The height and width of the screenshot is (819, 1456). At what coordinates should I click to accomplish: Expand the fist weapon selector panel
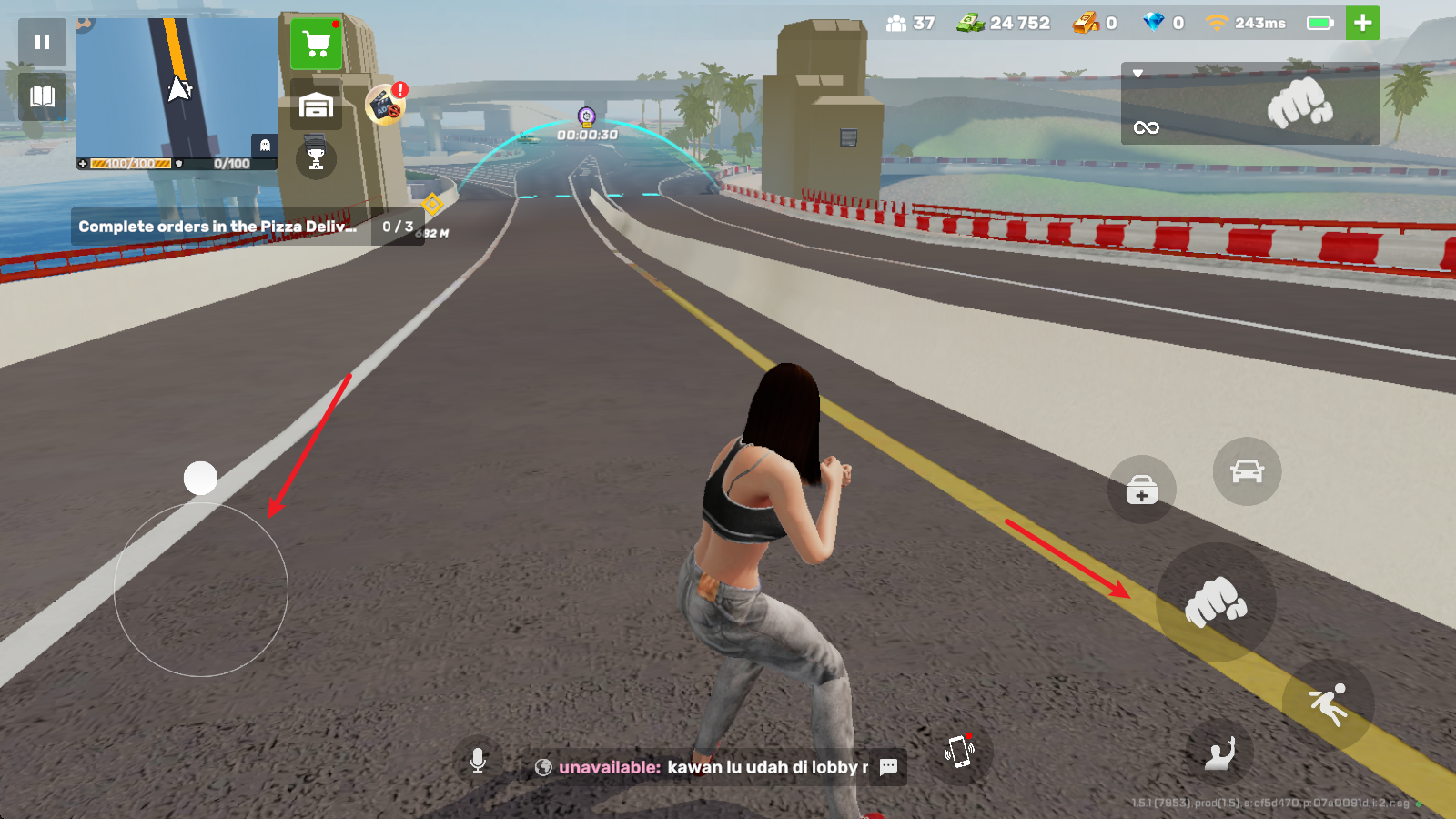point(1250,103)
